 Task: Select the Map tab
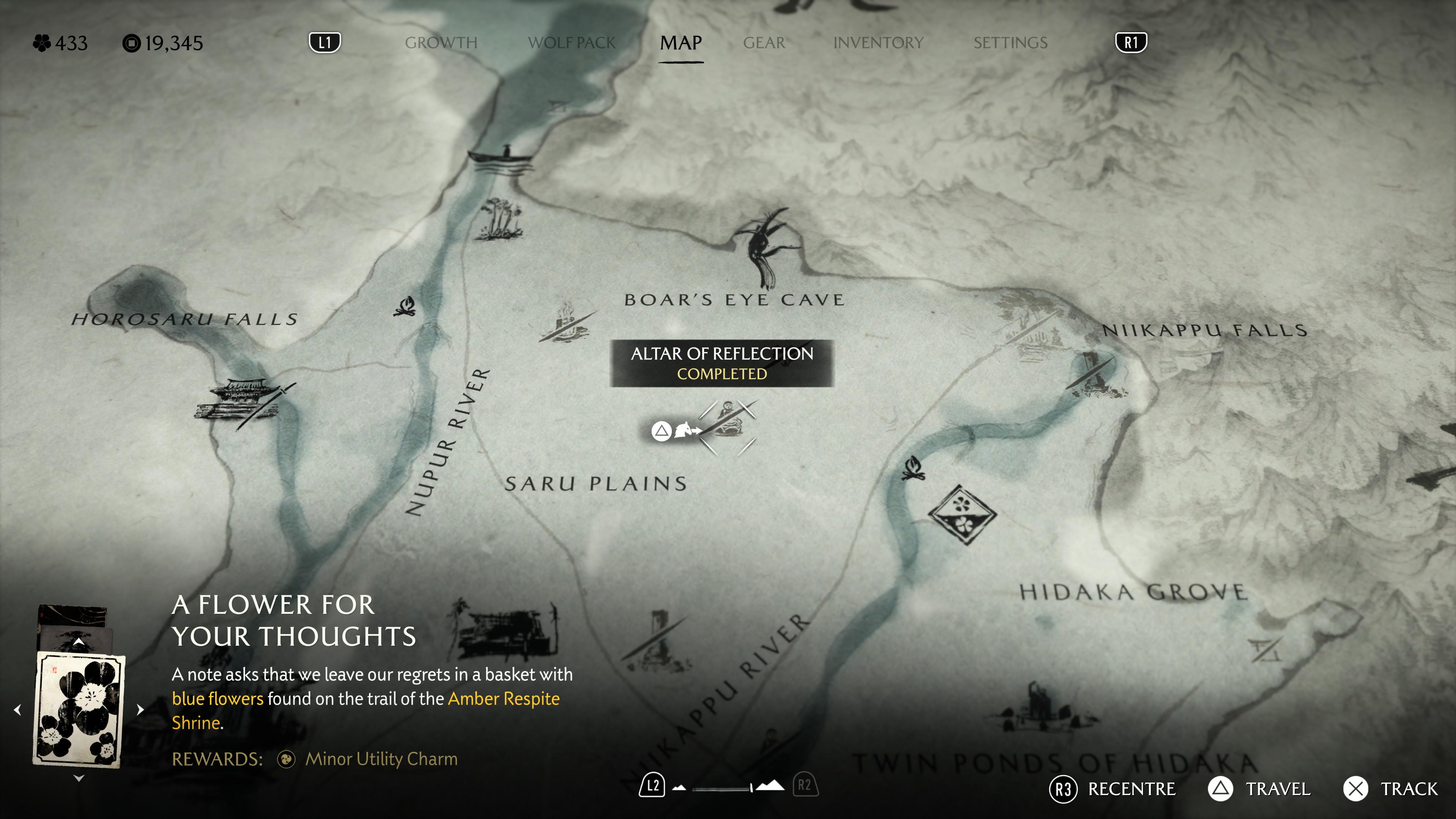click(x=681, y=43)
